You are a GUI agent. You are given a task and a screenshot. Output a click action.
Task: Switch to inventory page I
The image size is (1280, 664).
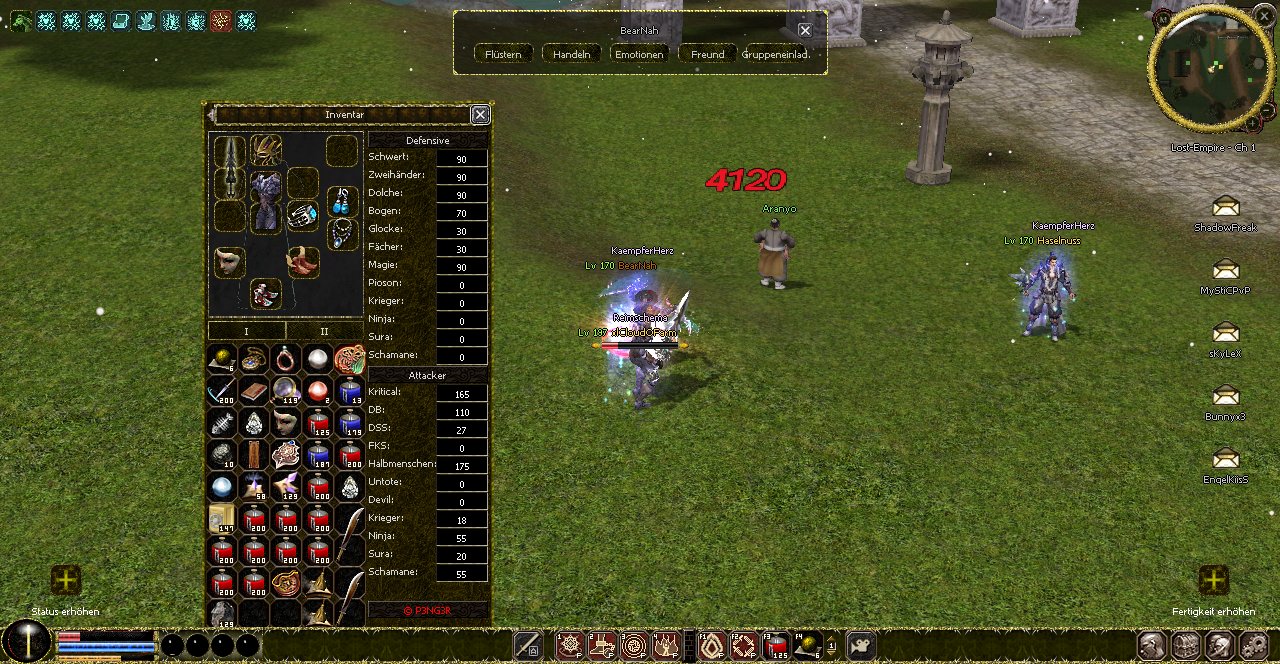[246, 331]
